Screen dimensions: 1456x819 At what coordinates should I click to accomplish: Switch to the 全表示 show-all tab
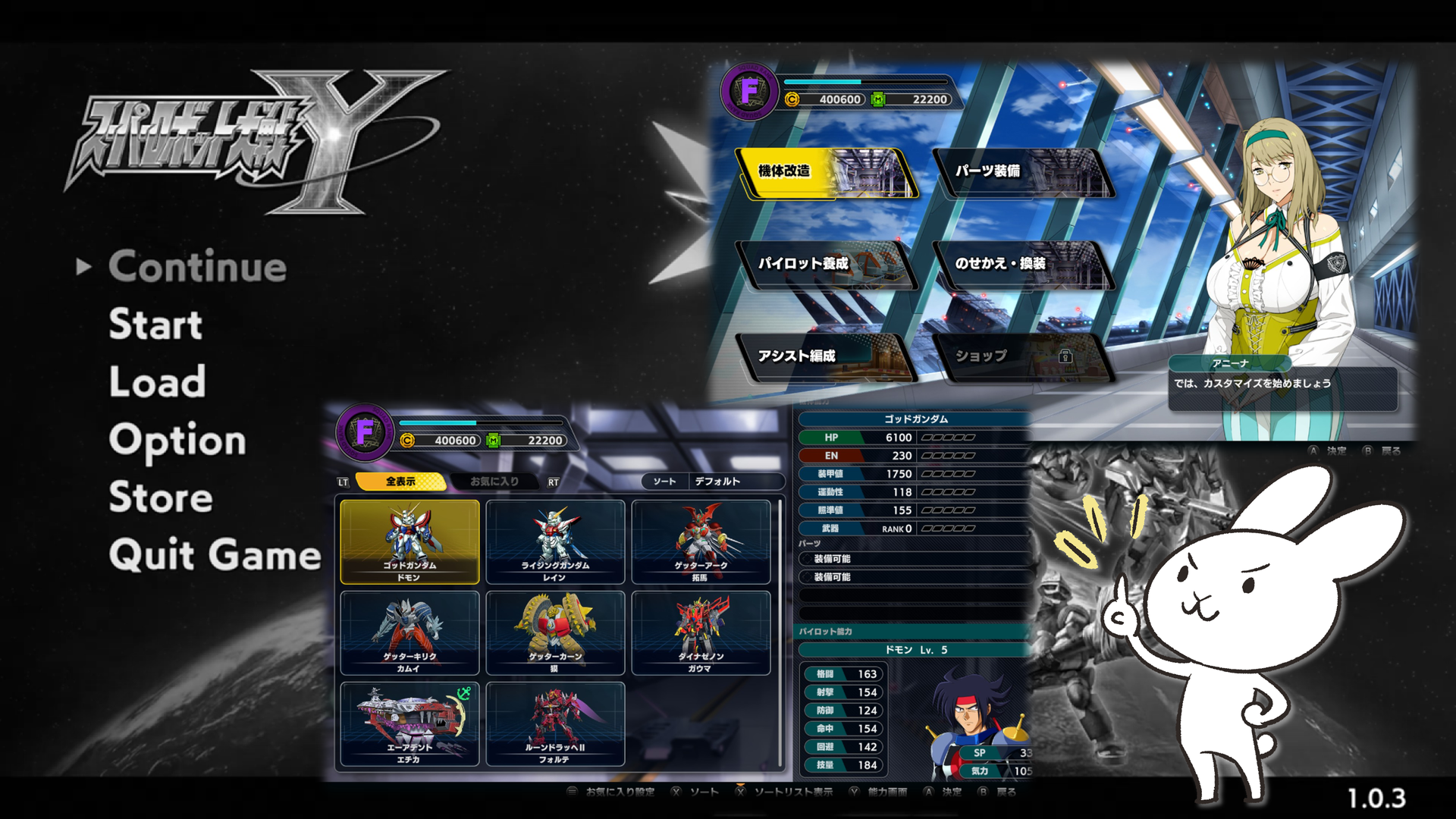click(x=400, y=482)
